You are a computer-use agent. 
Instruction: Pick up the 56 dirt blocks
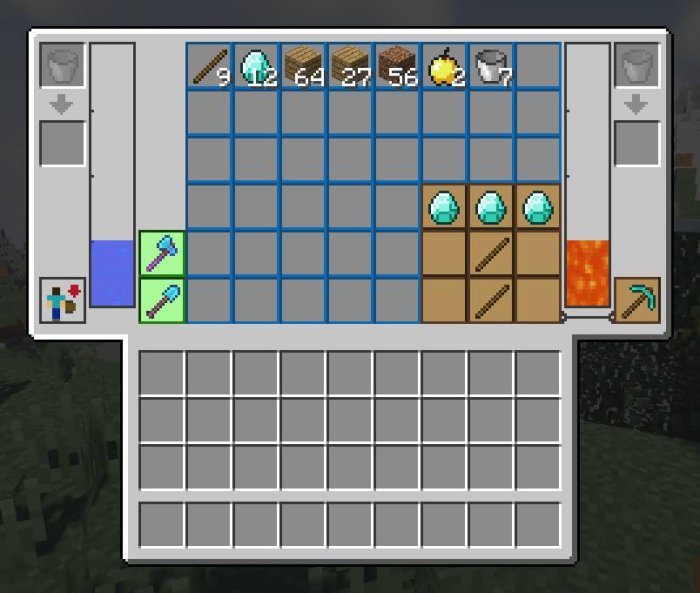(x=397, y=66)
